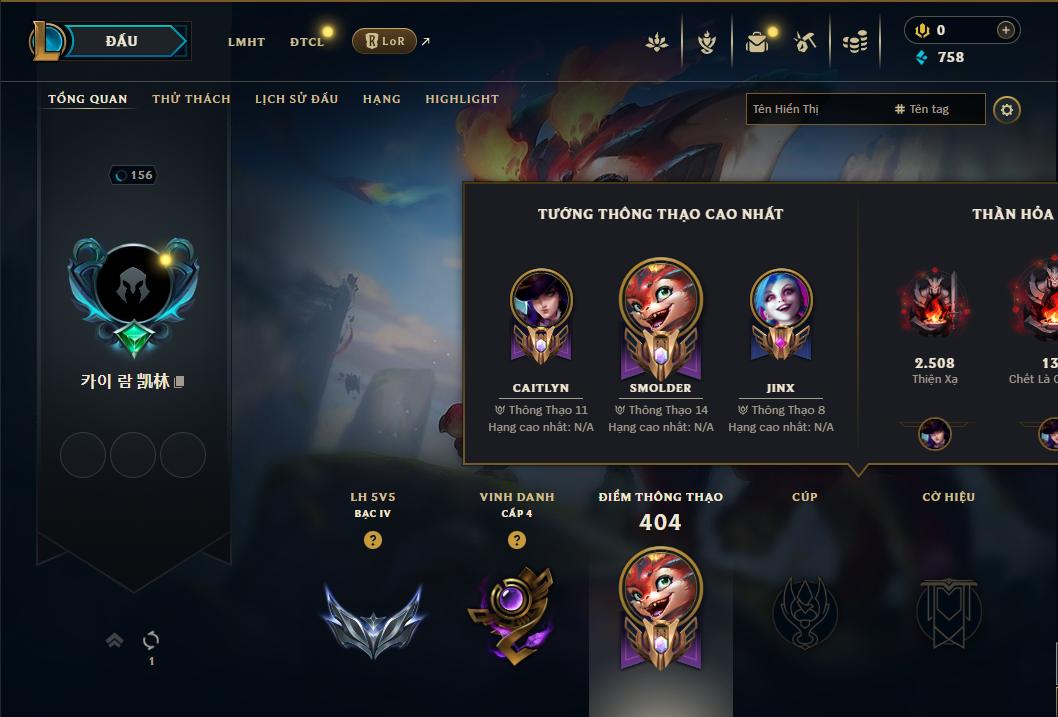Open the LỊCH SỬ ĐẤU tab

tap(296, 99)
